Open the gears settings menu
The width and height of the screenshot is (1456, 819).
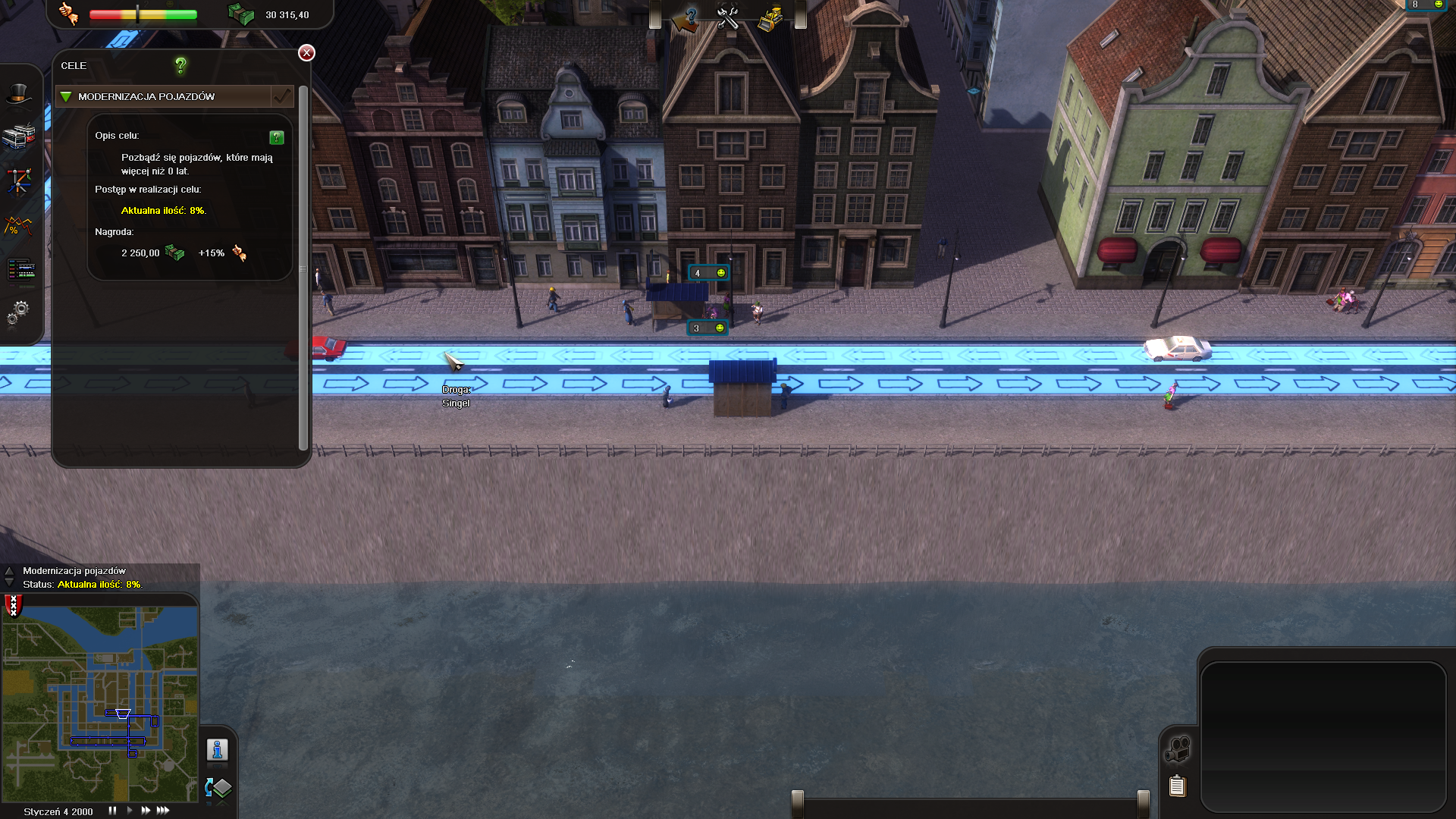19,312
